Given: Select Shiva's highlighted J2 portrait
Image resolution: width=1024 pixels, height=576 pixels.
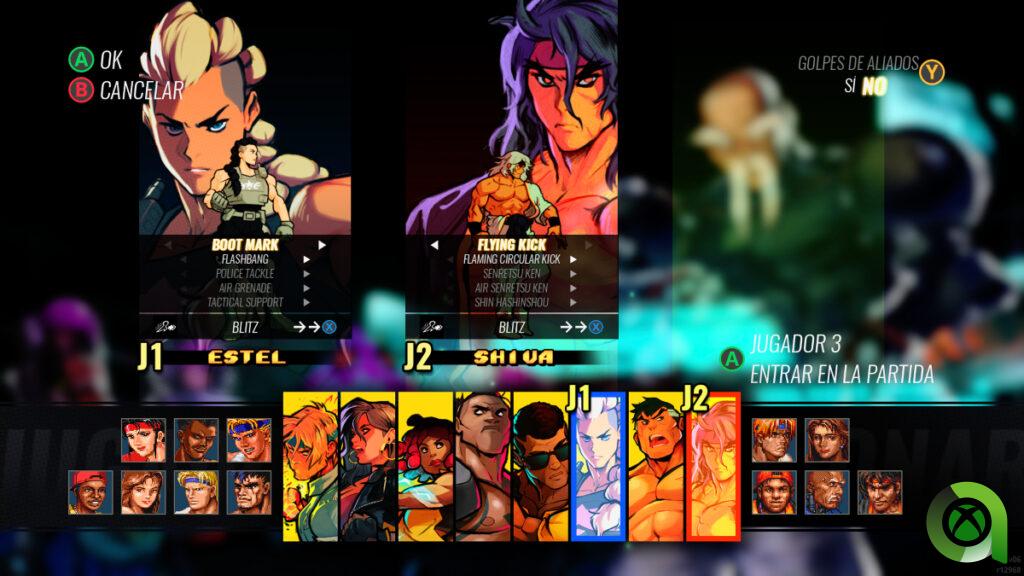Looking at the screenshot, I should pos(713,465).
